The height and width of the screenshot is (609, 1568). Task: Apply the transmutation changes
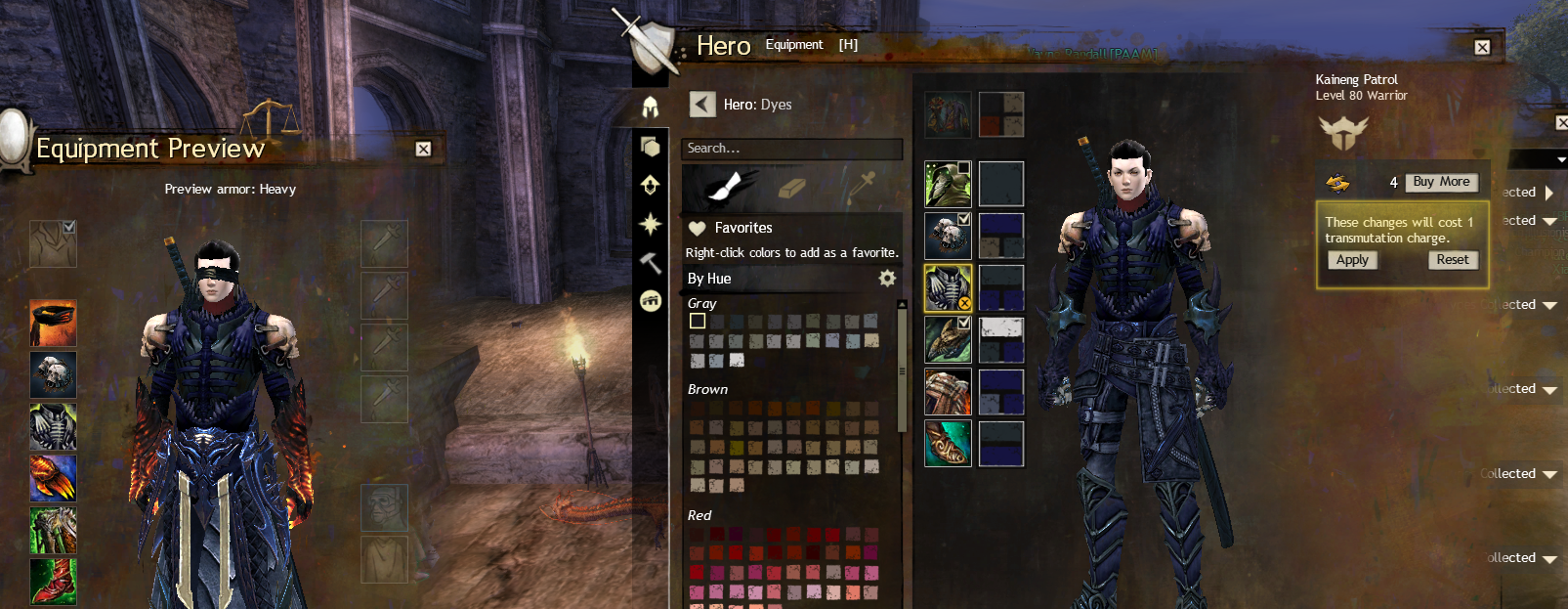pyautogui.click(x=1352, y=260)
